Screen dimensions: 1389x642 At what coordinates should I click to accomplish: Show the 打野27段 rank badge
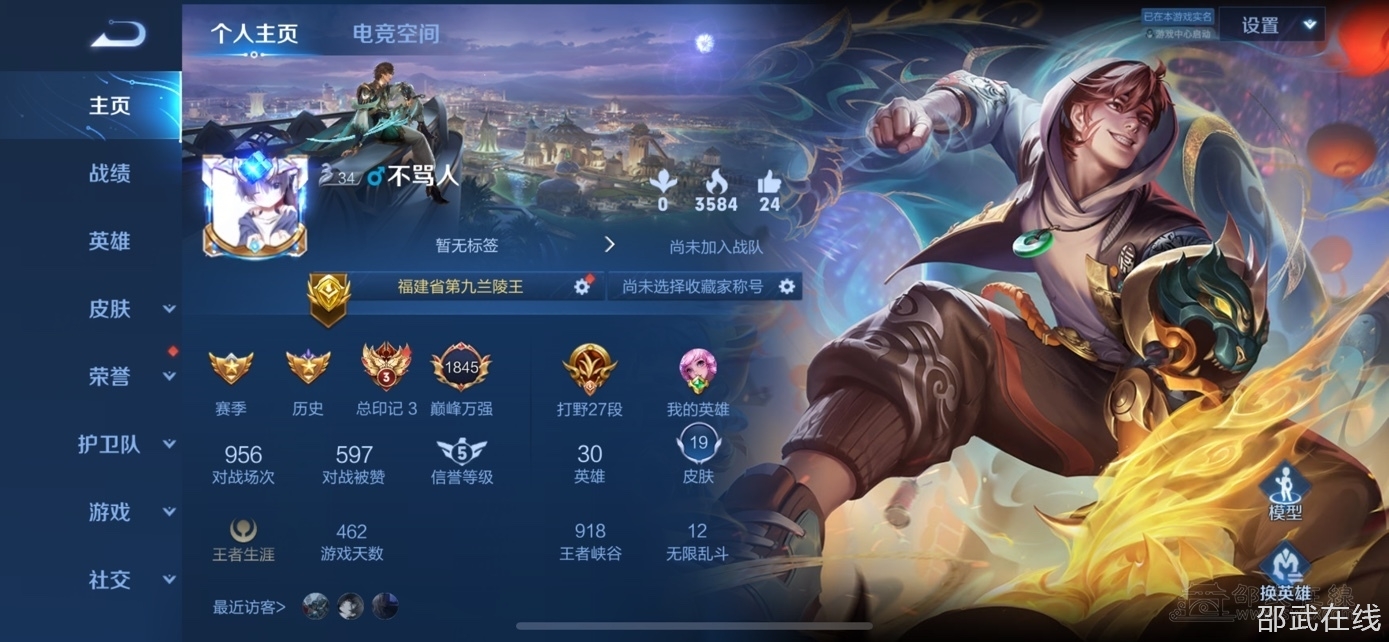point(589,368)
